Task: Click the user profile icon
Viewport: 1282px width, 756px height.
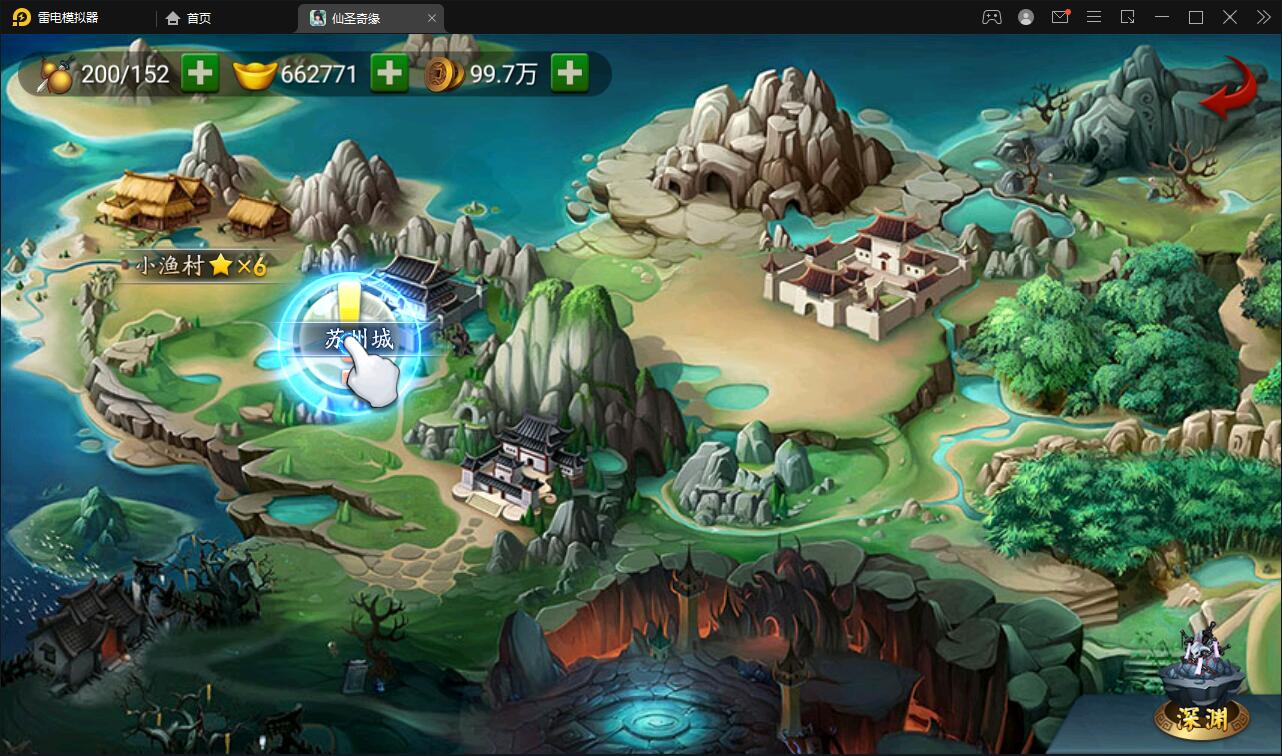Action: 1026,17
